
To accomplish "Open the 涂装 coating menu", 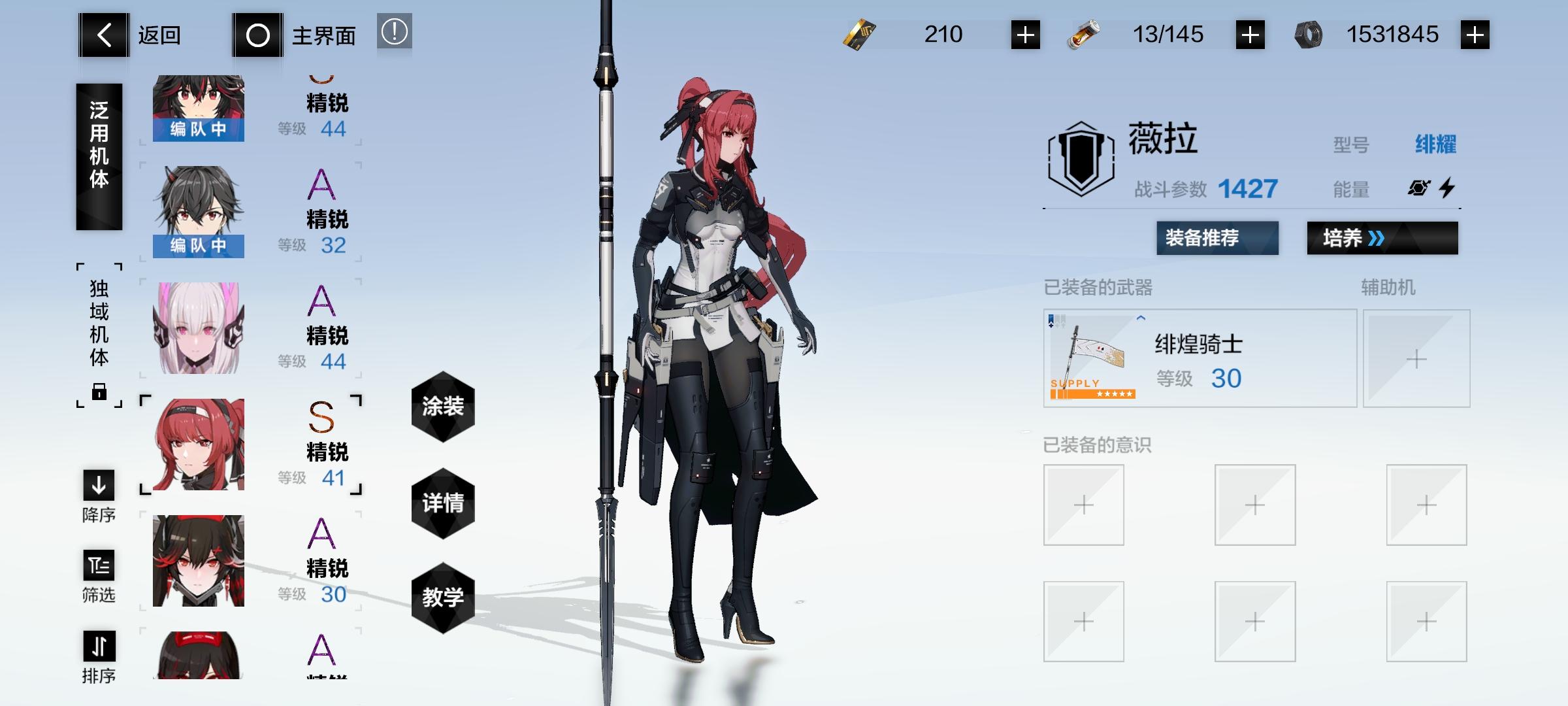I will pos(443,405).
